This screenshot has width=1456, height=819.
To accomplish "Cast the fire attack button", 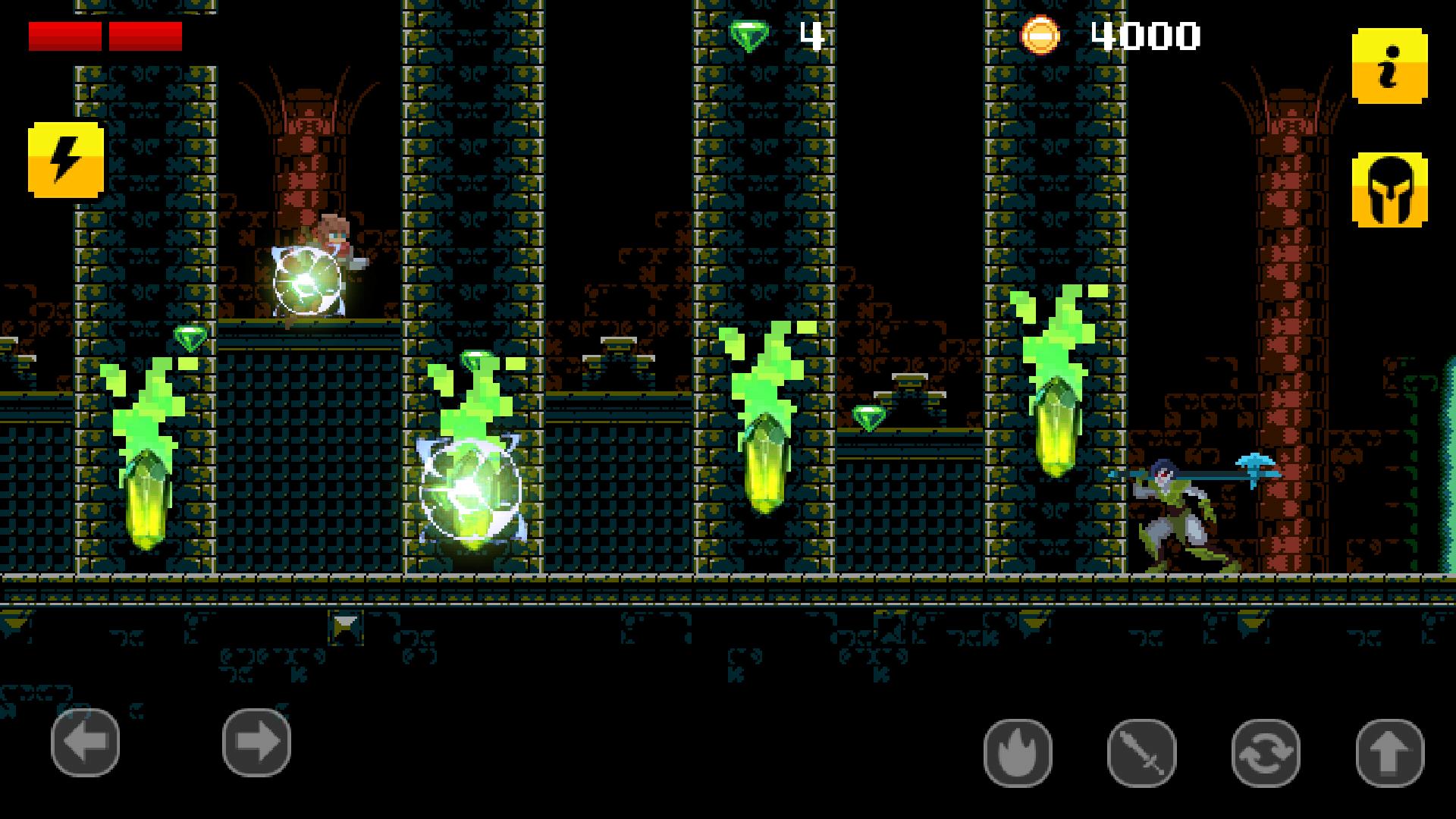I will click(x=1018, y=753).
